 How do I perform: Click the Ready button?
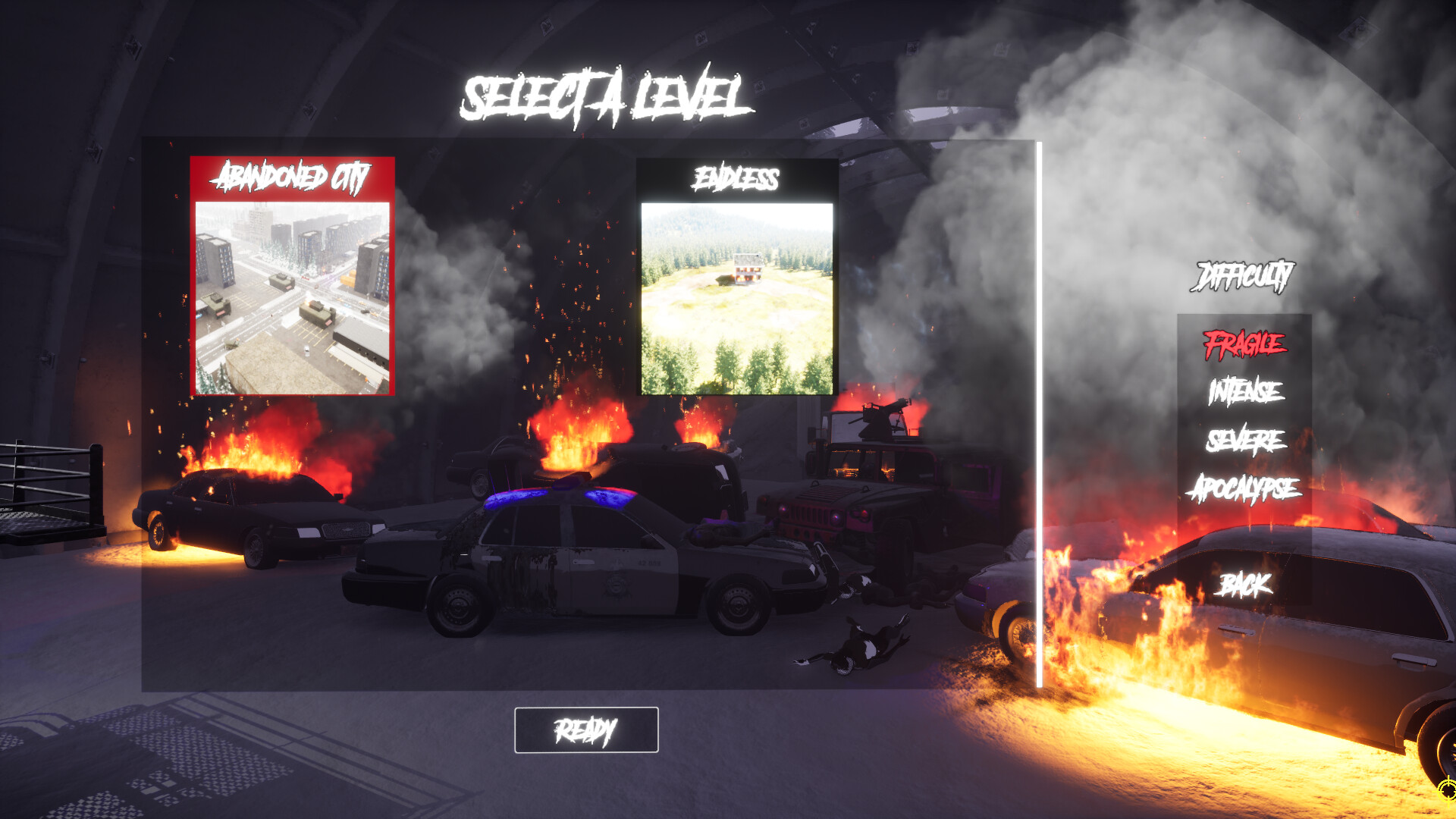(x=586, y=730)
